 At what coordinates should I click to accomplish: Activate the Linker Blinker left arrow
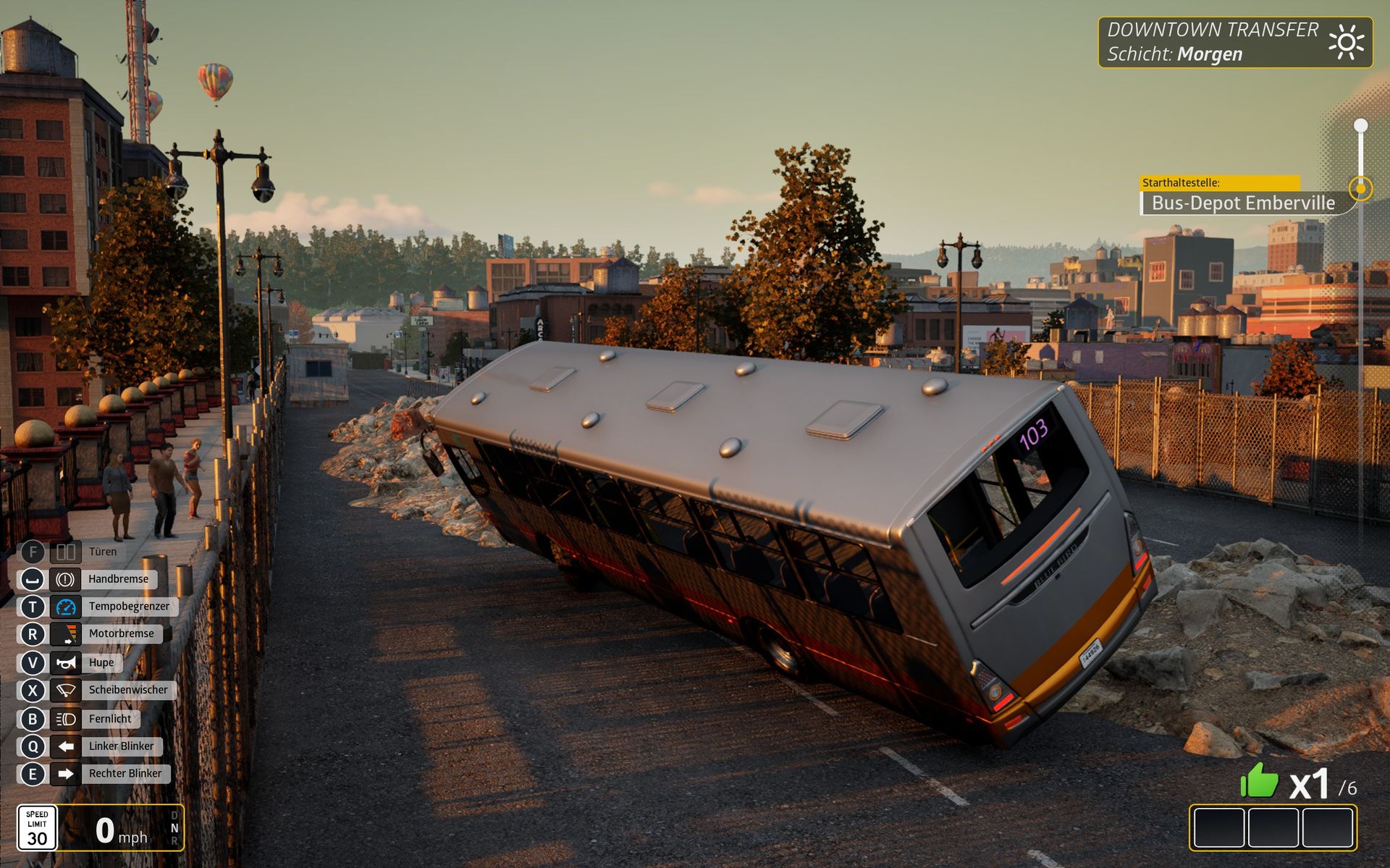66,746
